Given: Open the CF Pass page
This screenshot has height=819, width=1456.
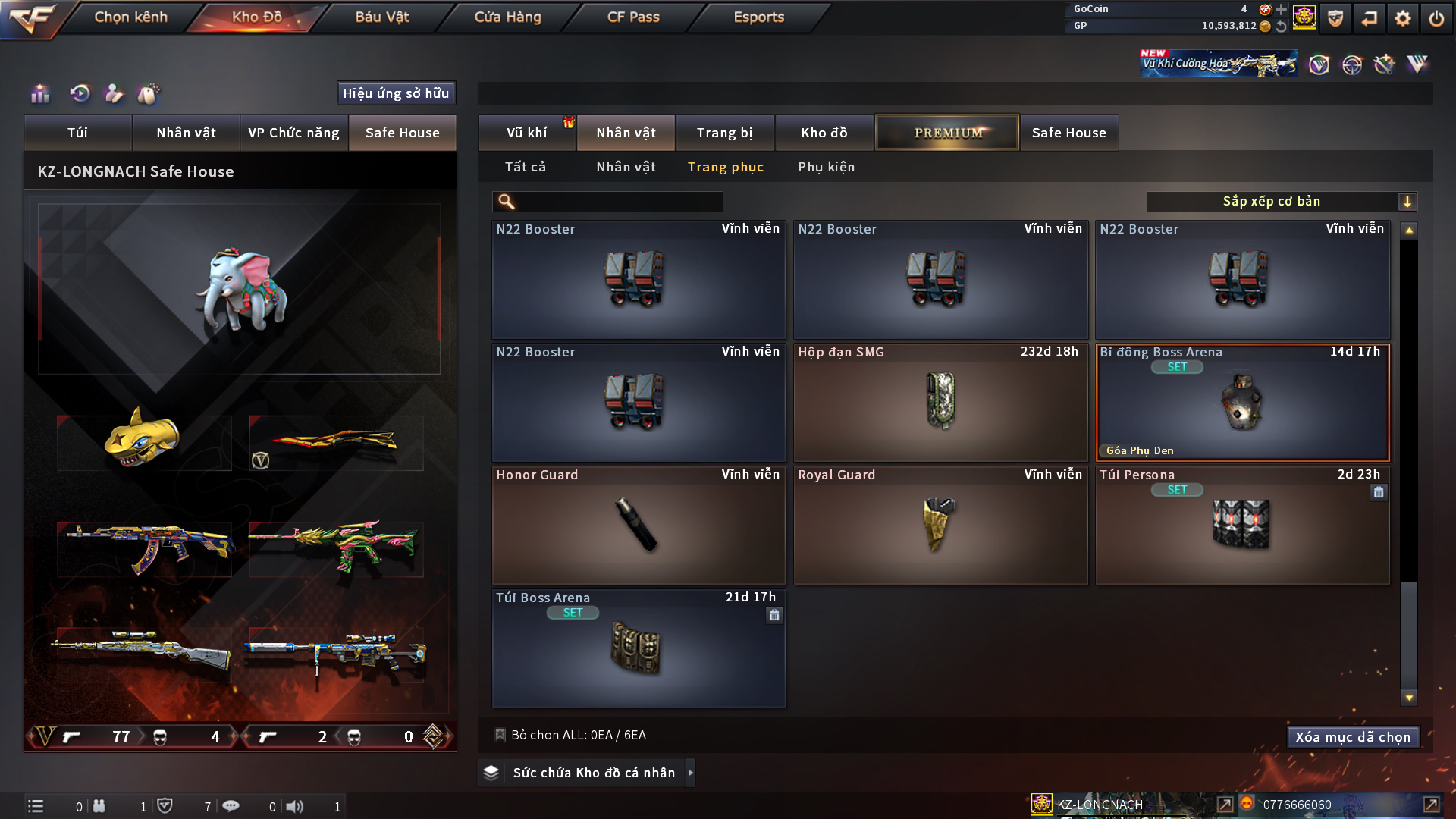Looking at the screenshot, I should click(633, 17).
